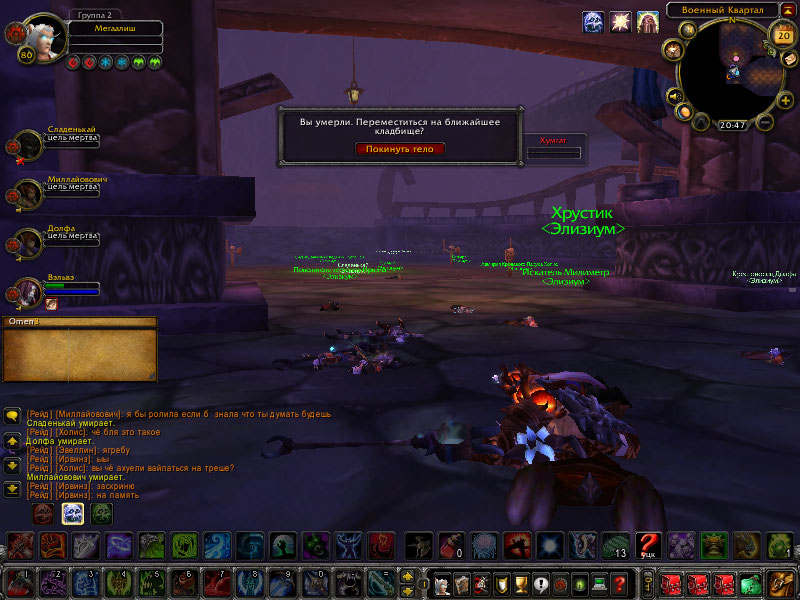Open the calendar showing day 20
The height and width of the screenshot is (600, 800).
click(782, 35)
